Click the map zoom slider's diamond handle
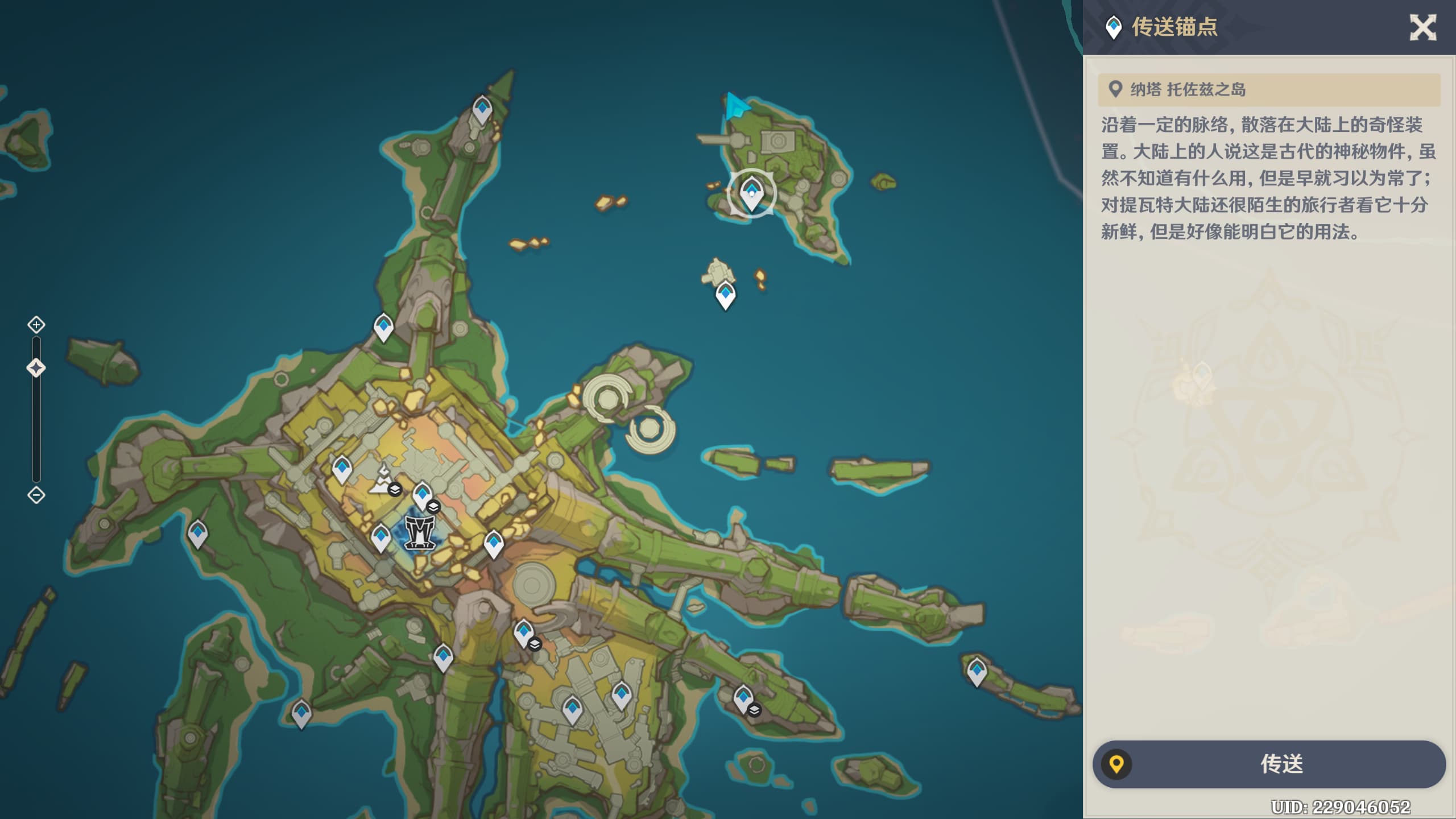The image size is (1456, 819). pyautogui.click(x=36, y=368)
